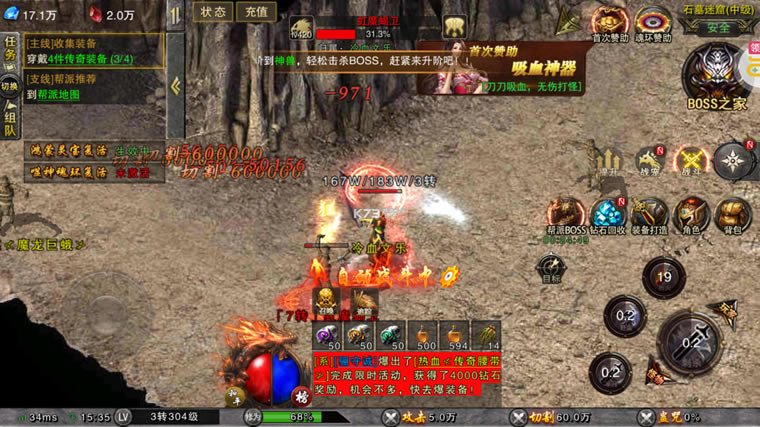Screen dimensions: 760x427
Task: Open the 魂环赞助 soul ring icon
Action: 653,22
